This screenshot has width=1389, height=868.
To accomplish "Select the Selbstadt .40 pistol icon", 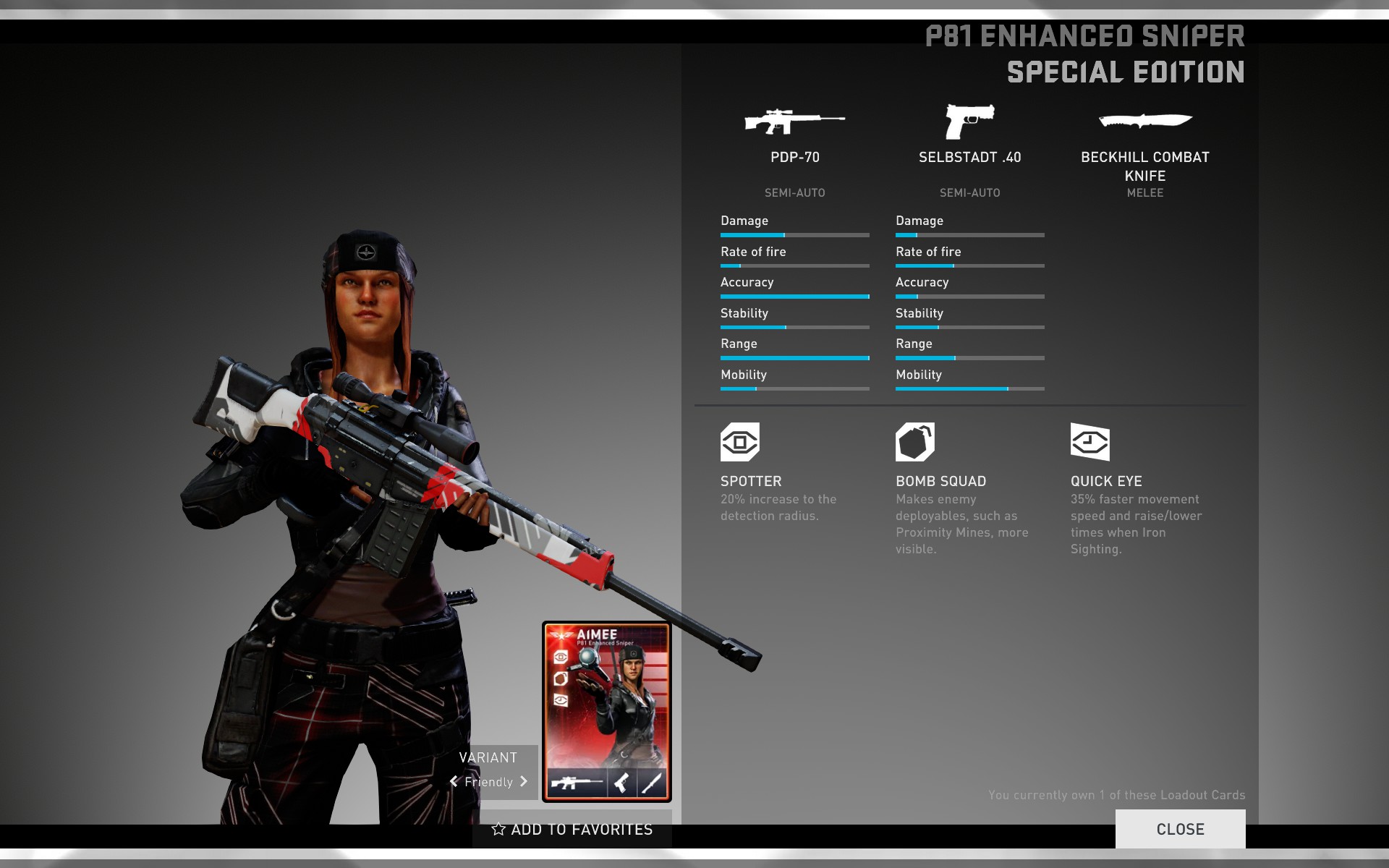I will tap(969, 121).
